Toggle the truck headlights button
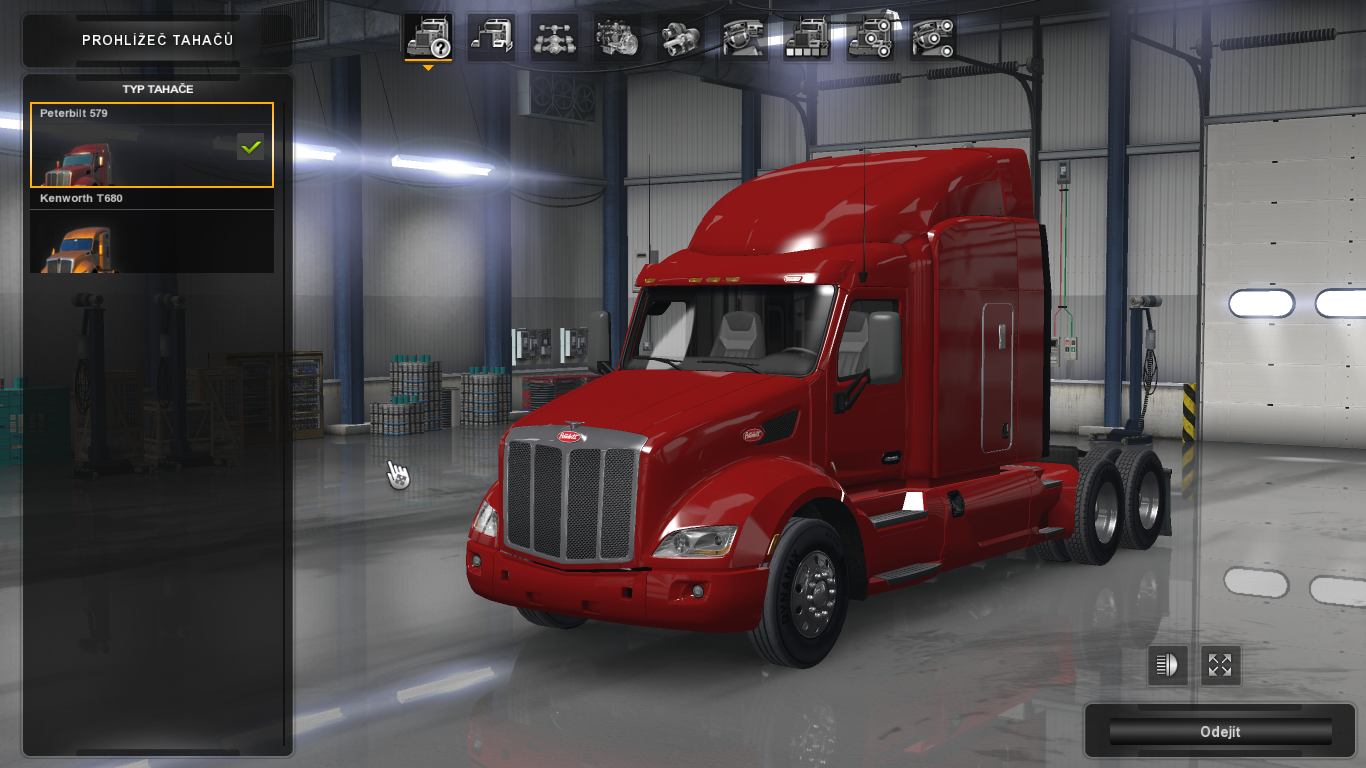 click(1168, 665)
